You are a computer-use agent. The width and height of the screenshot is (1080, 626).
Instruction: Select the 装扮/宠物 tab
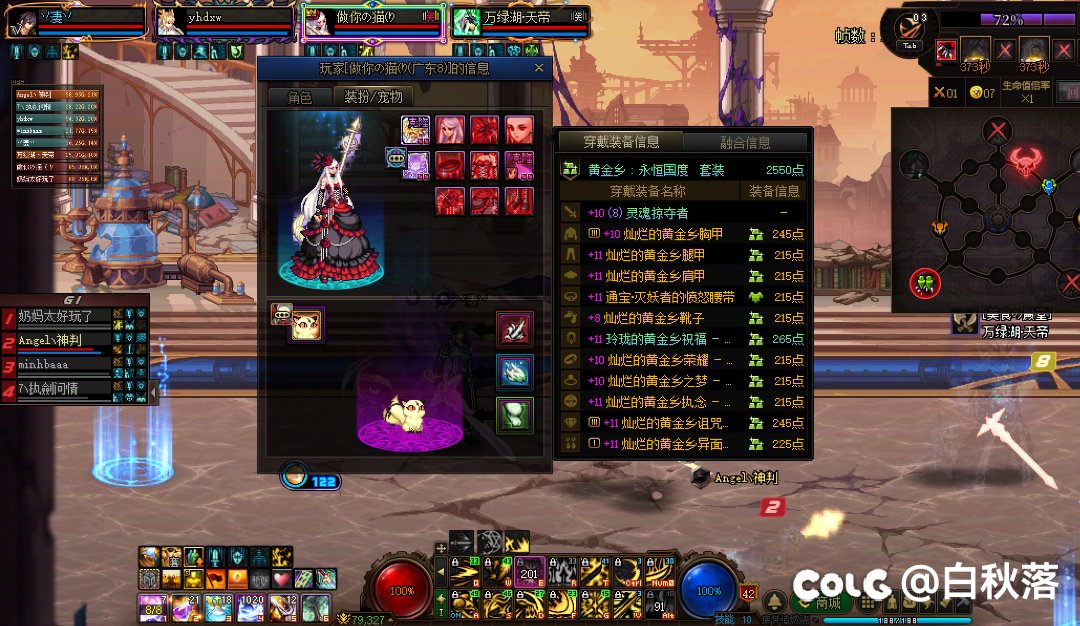pyautogui.click(x=373, y=97)
